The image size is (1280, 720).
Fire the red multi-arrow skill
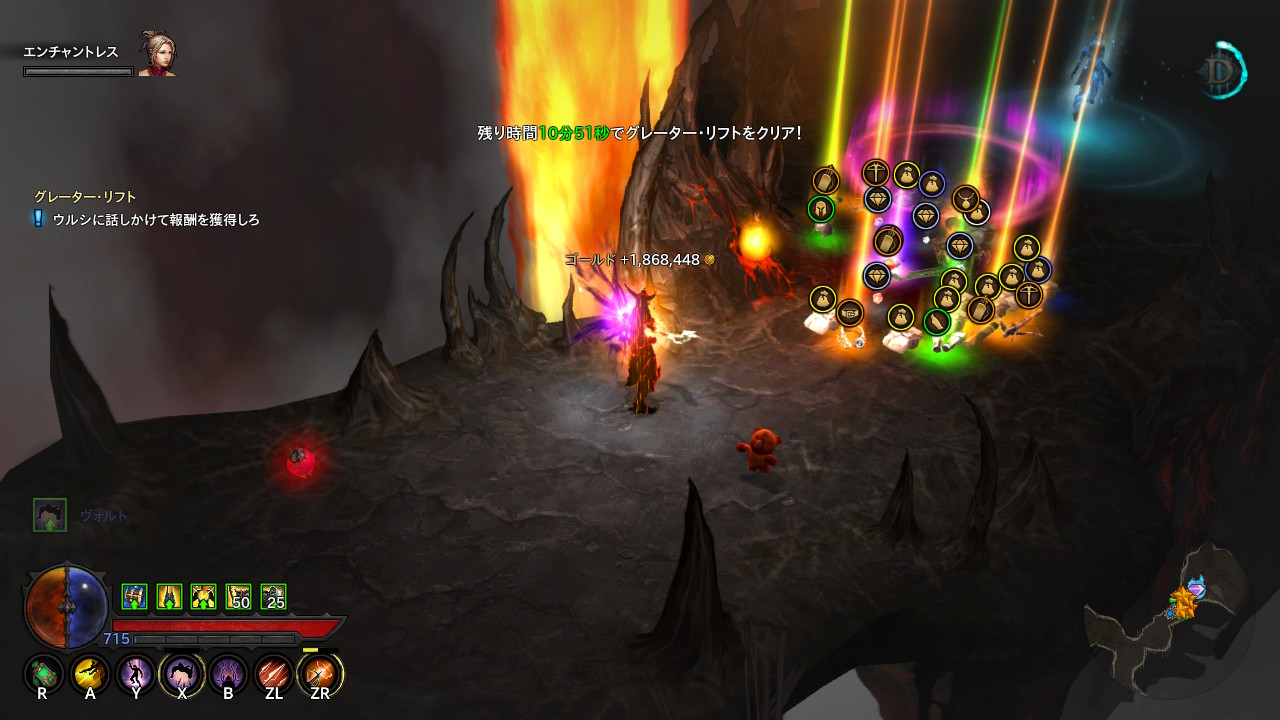click(273, 674)
